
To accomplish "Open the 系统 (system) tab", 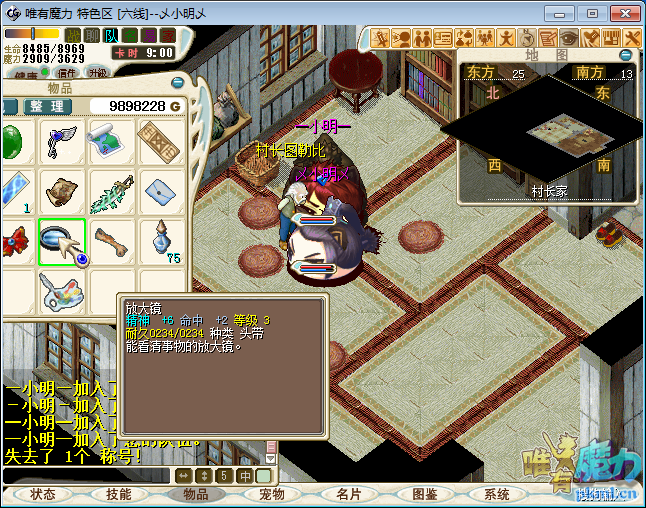I will coord(497,494).
